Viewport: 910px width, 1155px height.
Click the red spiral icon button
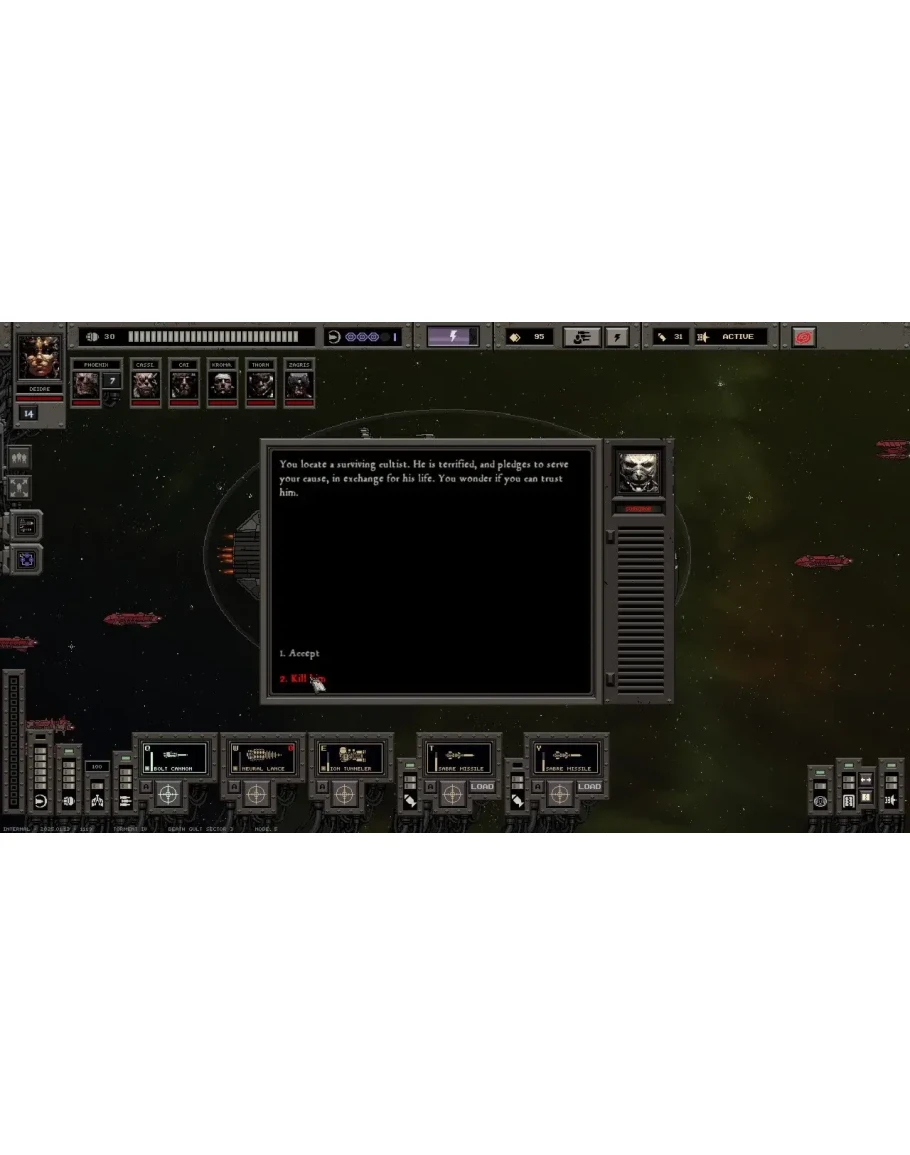[804, 337]
